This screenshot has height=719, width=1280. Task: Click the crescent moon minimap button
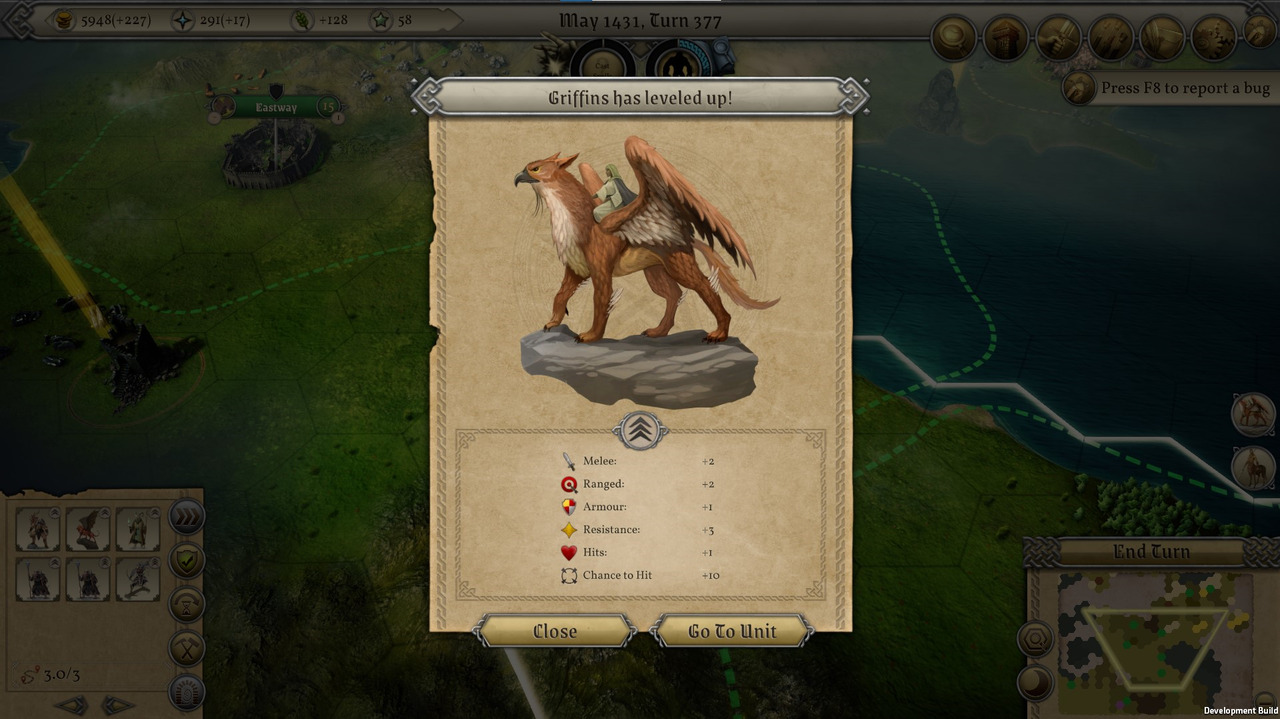click(1035, 684)
